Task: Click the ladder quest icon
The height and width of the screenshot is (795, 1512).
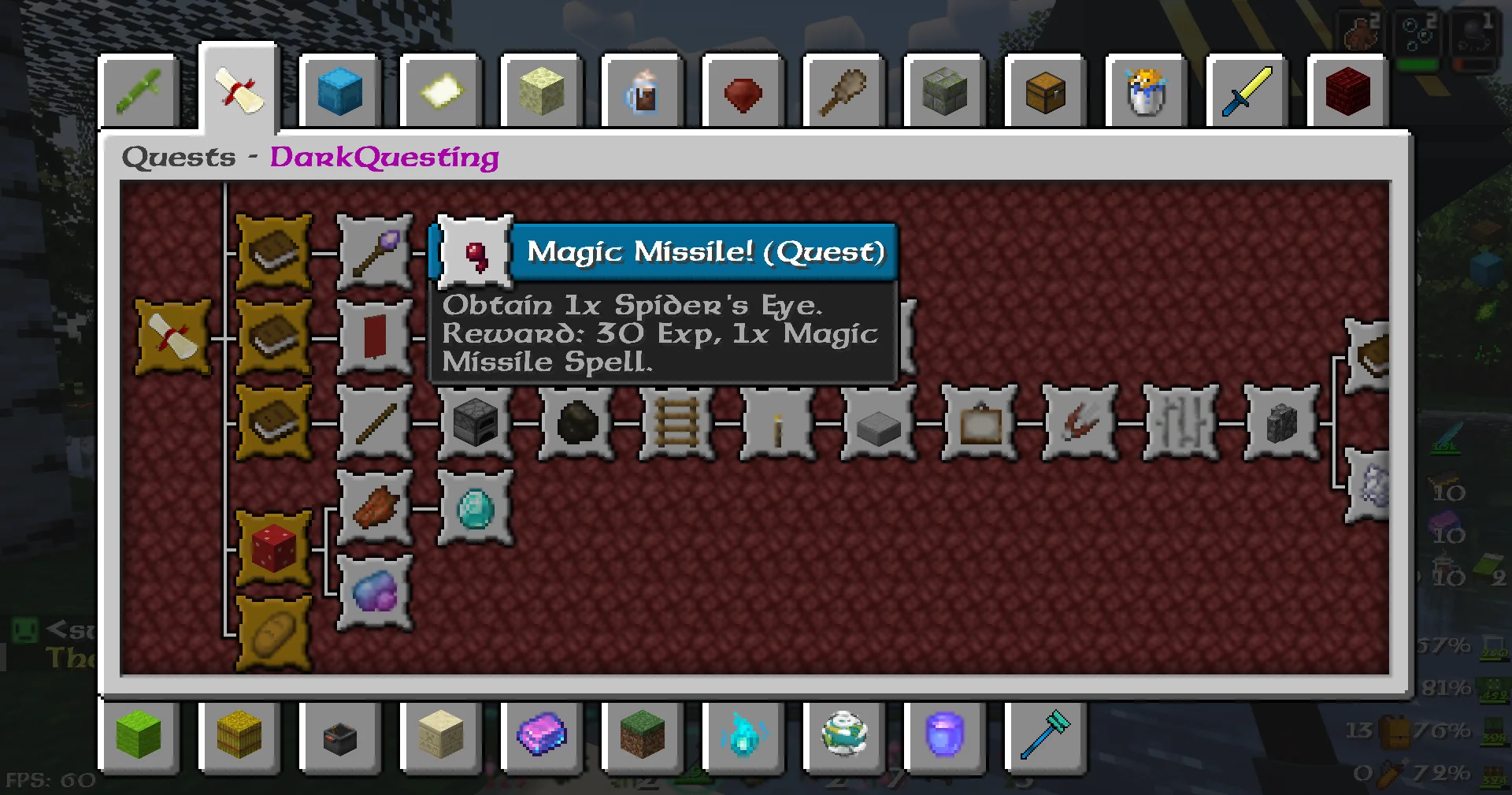Action: [x=676, y=424]
